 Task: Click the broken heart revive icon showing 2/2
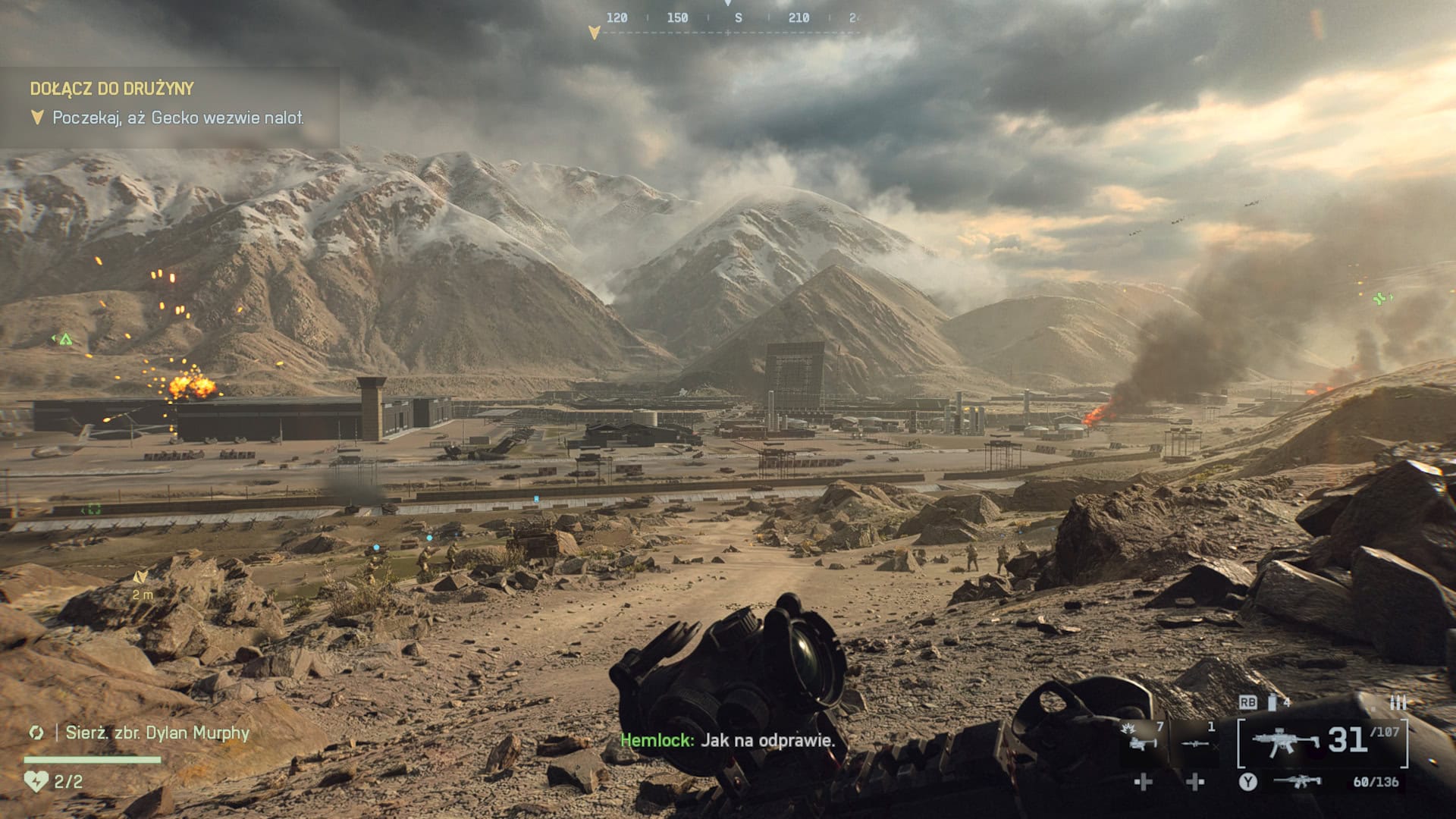(36, 783)
